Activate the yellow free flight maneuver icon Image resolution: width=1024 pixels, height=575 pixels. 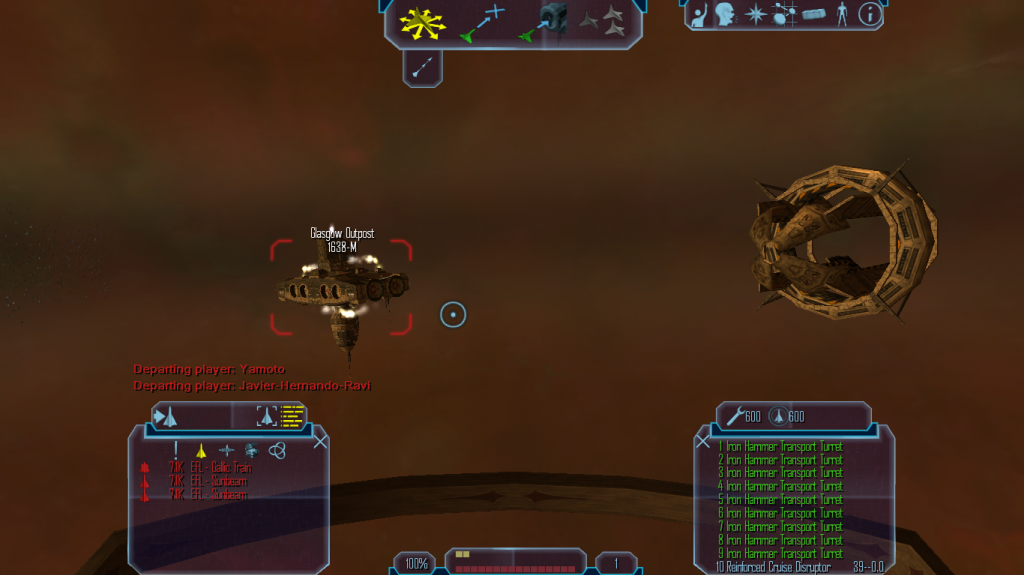point(423,23)
